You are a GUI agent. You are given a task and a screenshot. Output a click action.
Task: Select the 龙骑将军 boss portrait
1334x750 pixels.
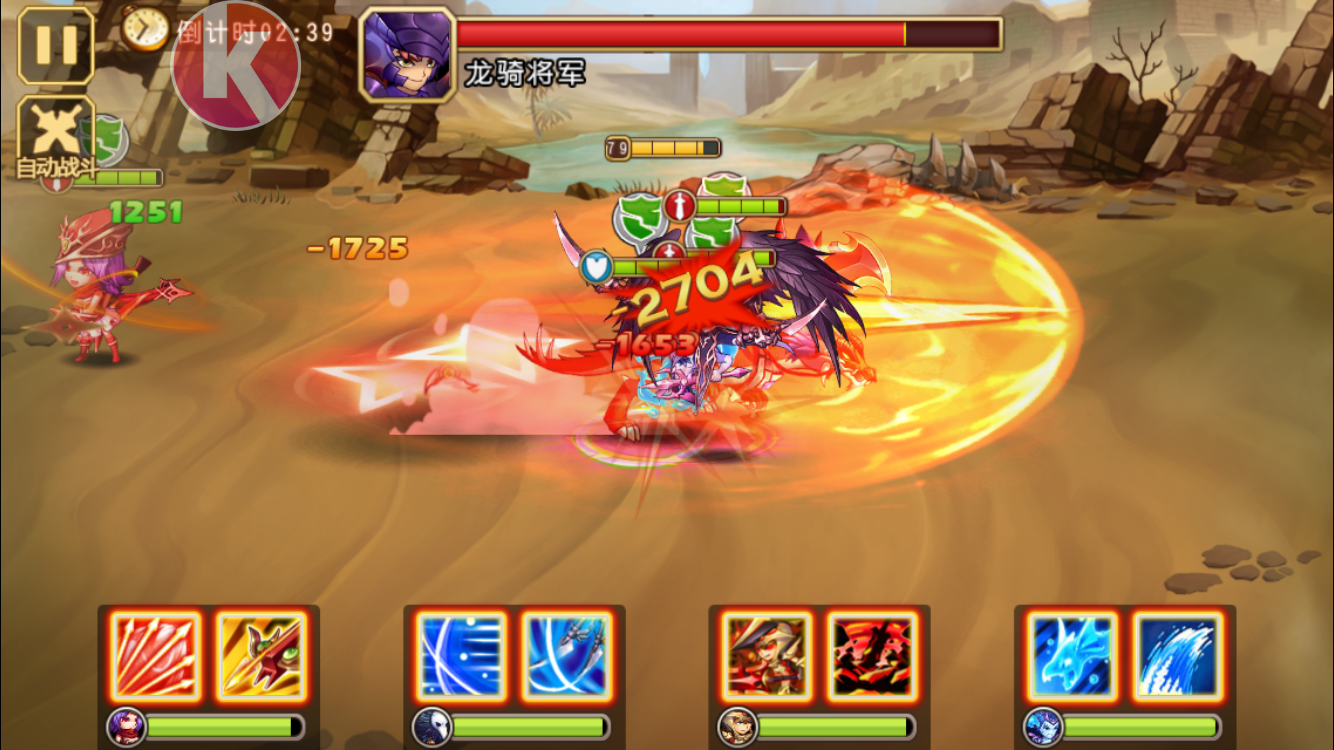point(406,54)
